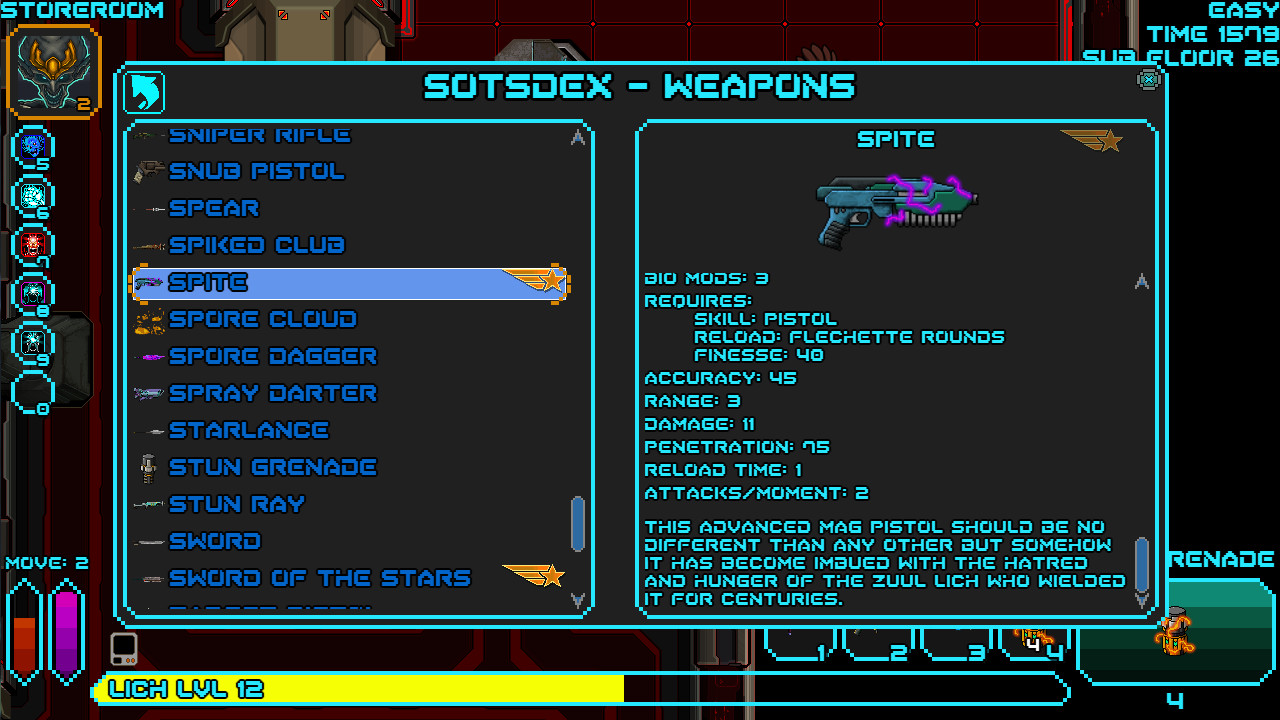The image size is (1280, 720).
Task: Click the small device icon below the weapon list
Action: (122, 650)
